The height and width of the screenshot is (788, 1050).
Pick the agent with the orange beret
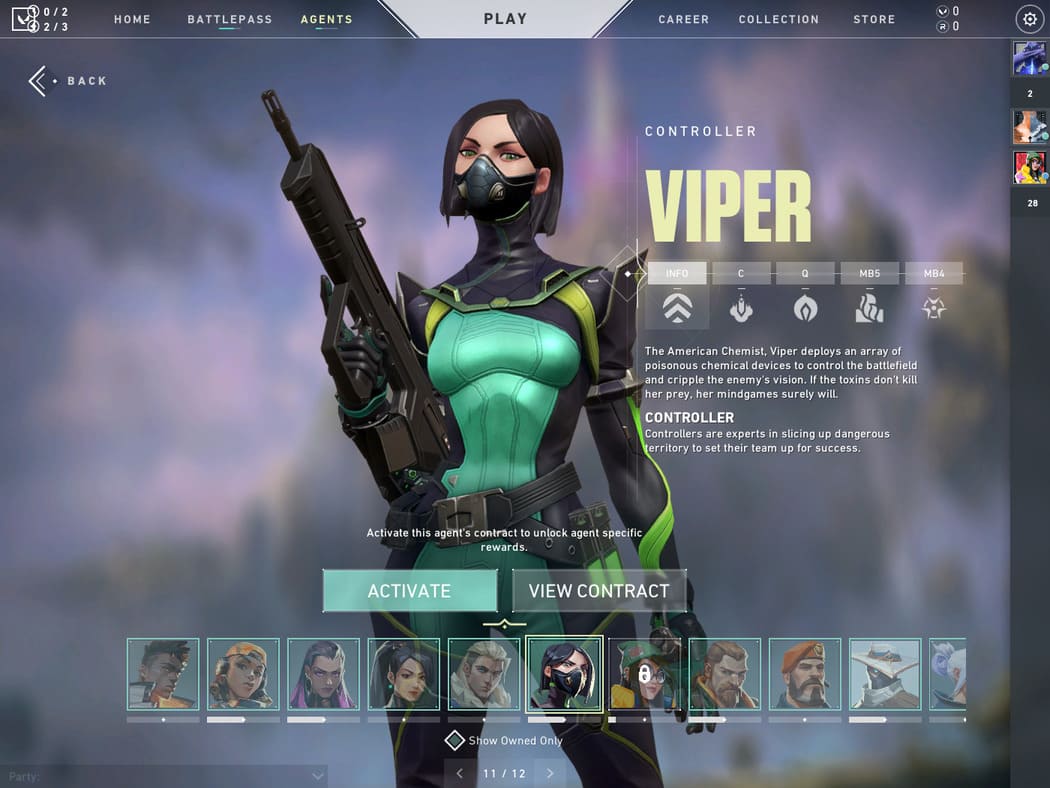805,674
